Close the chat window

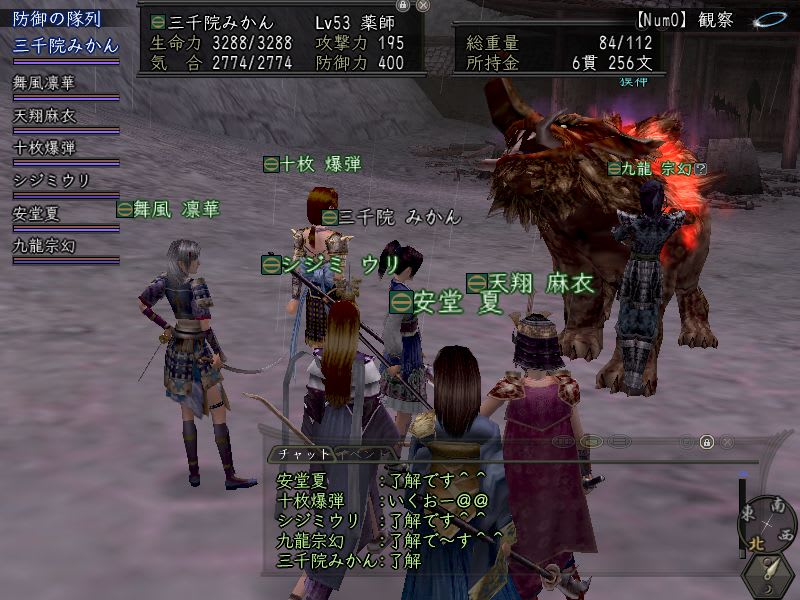tap(728, 441)
